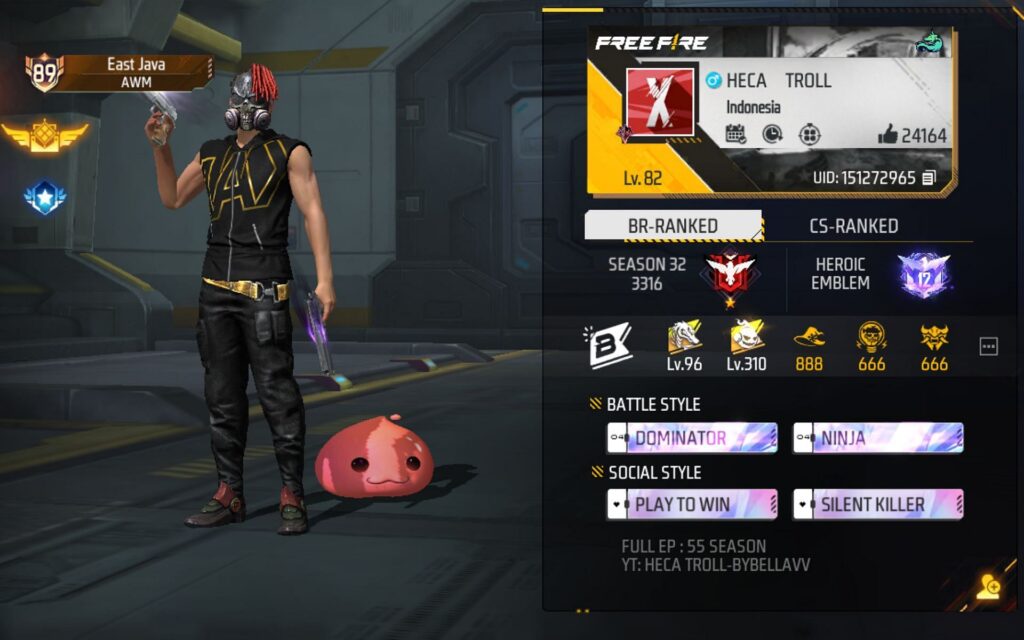
Task: Click the SILENT KILLER social style tag
Action: (x=878, y=505)
